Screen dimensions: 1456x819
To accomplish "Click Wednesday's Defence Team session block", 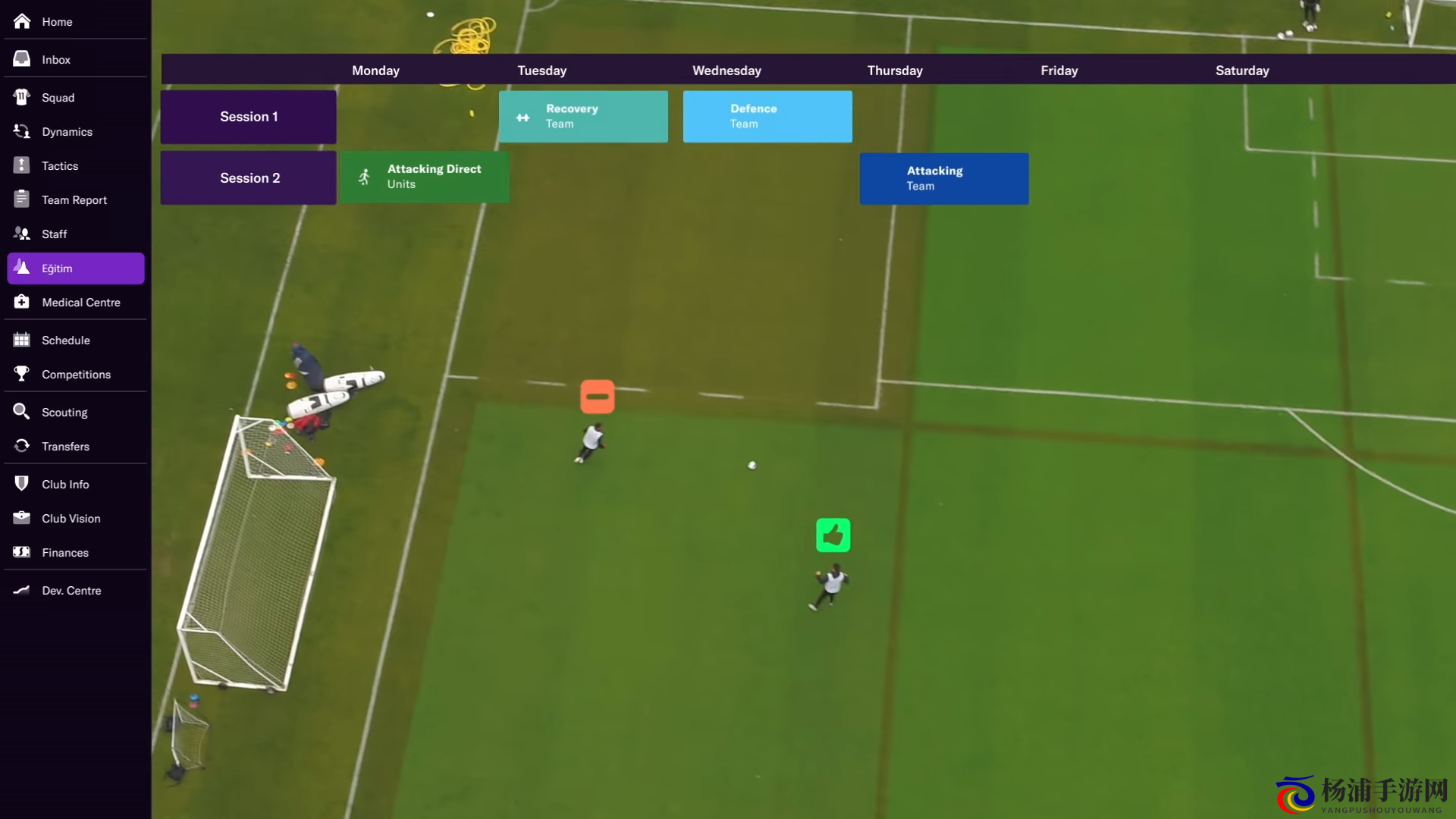I will coord(767,117).
